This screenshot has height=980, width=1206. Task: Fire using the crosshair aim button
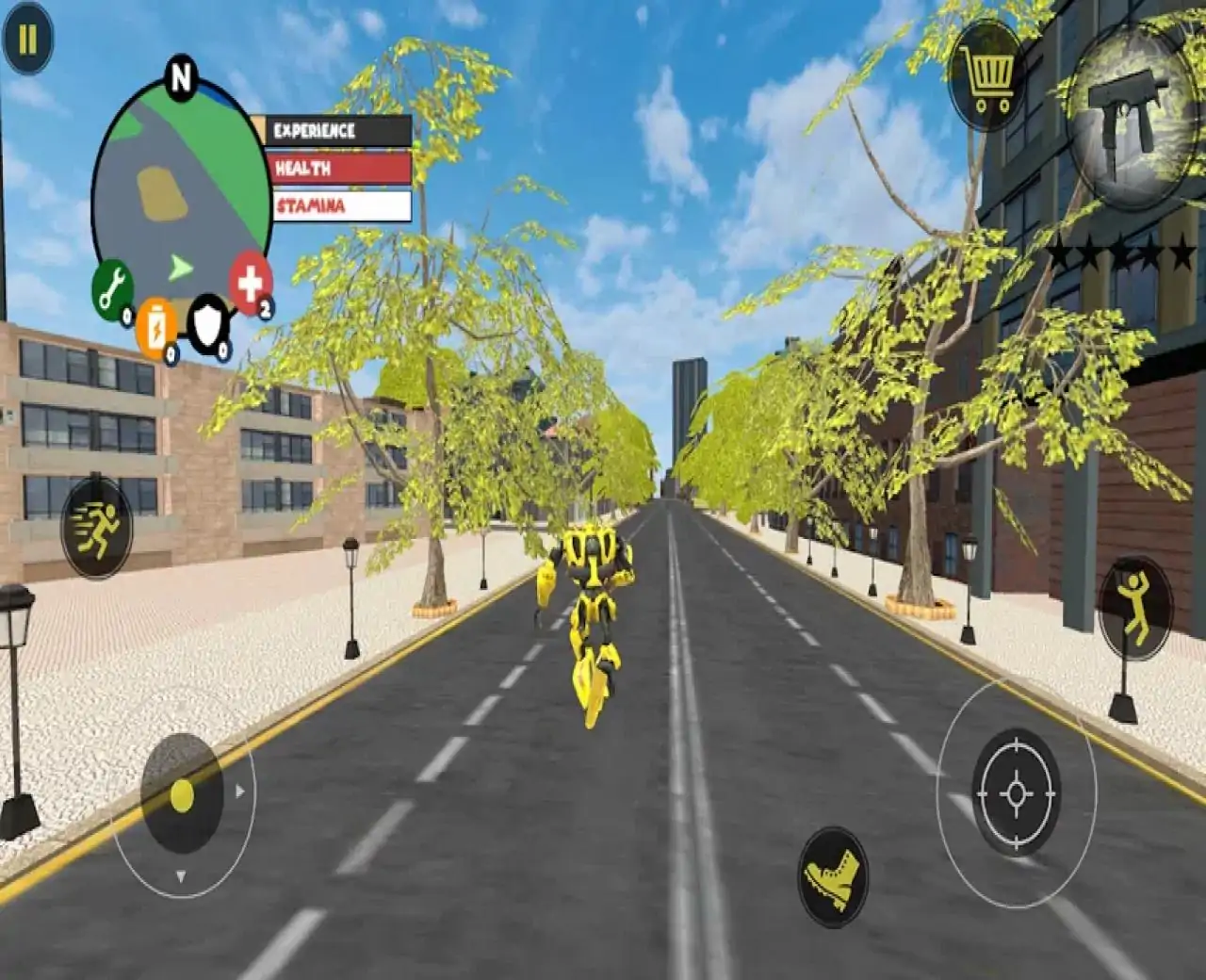[x=1016, y=792]
